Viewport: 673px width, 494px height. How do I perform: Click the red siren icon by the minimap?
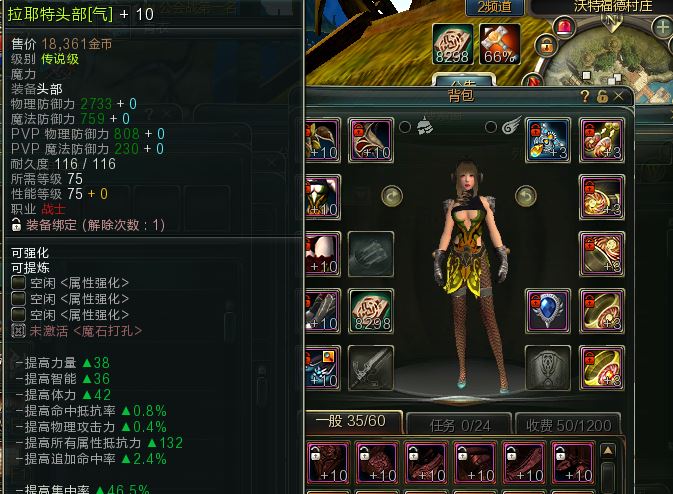(565, 27)
